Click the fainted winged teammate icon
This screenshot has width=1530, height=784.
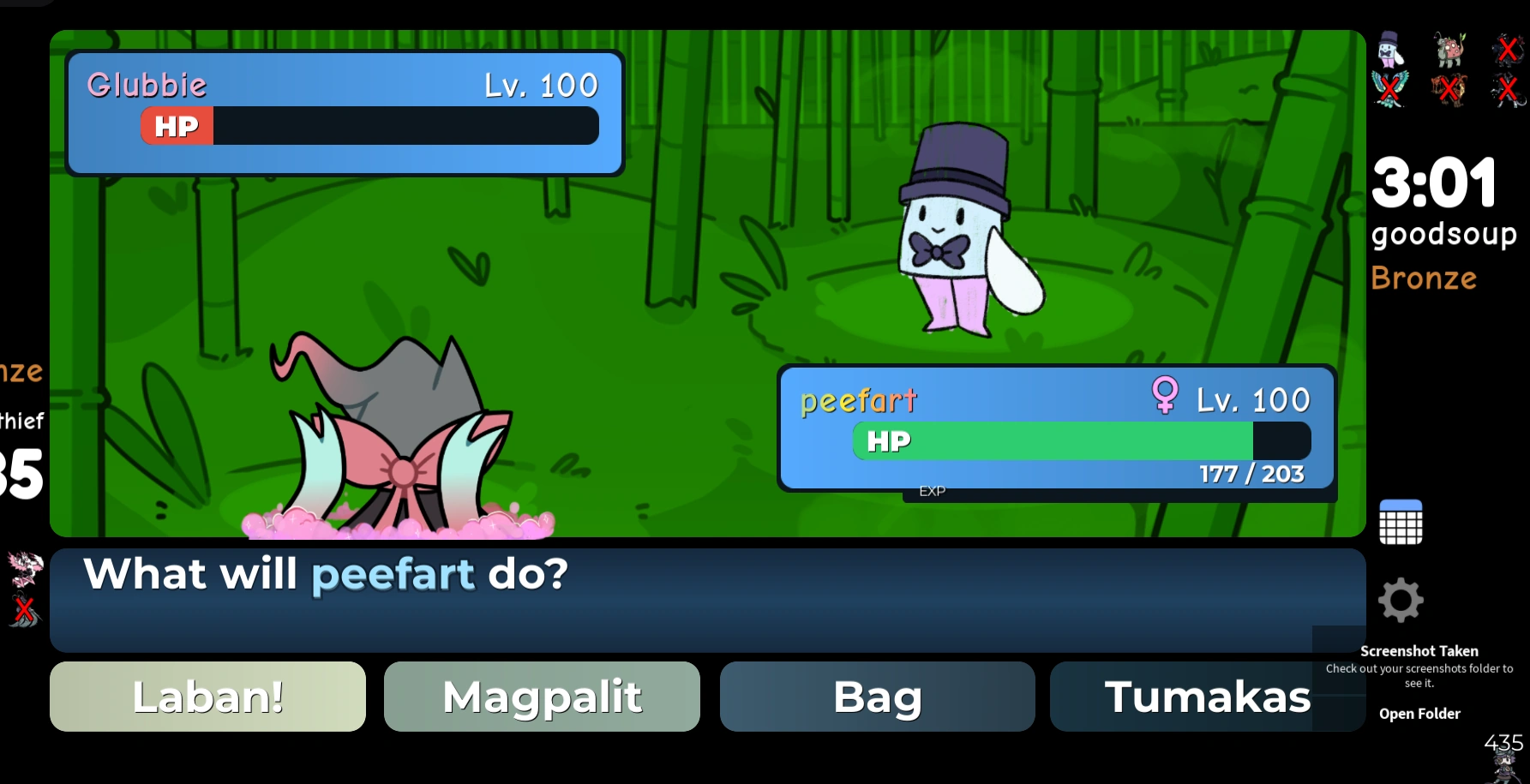click(x=1389, y=87)
